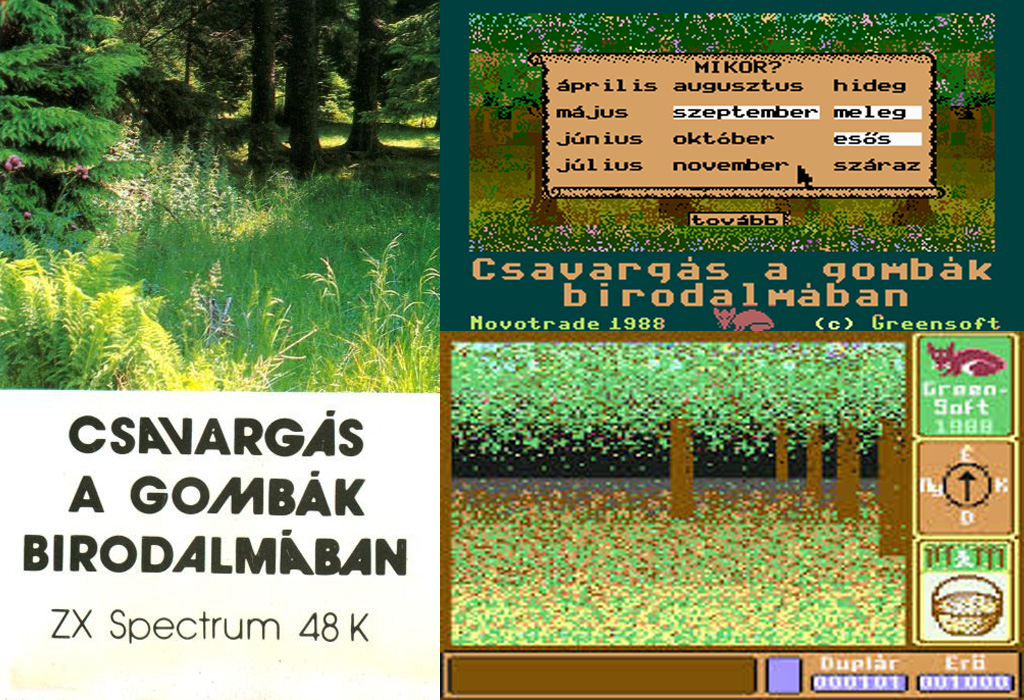The image size is (1024, 700).
Task: Click the compass with the north arrow
Action: (x=966, y=487)
